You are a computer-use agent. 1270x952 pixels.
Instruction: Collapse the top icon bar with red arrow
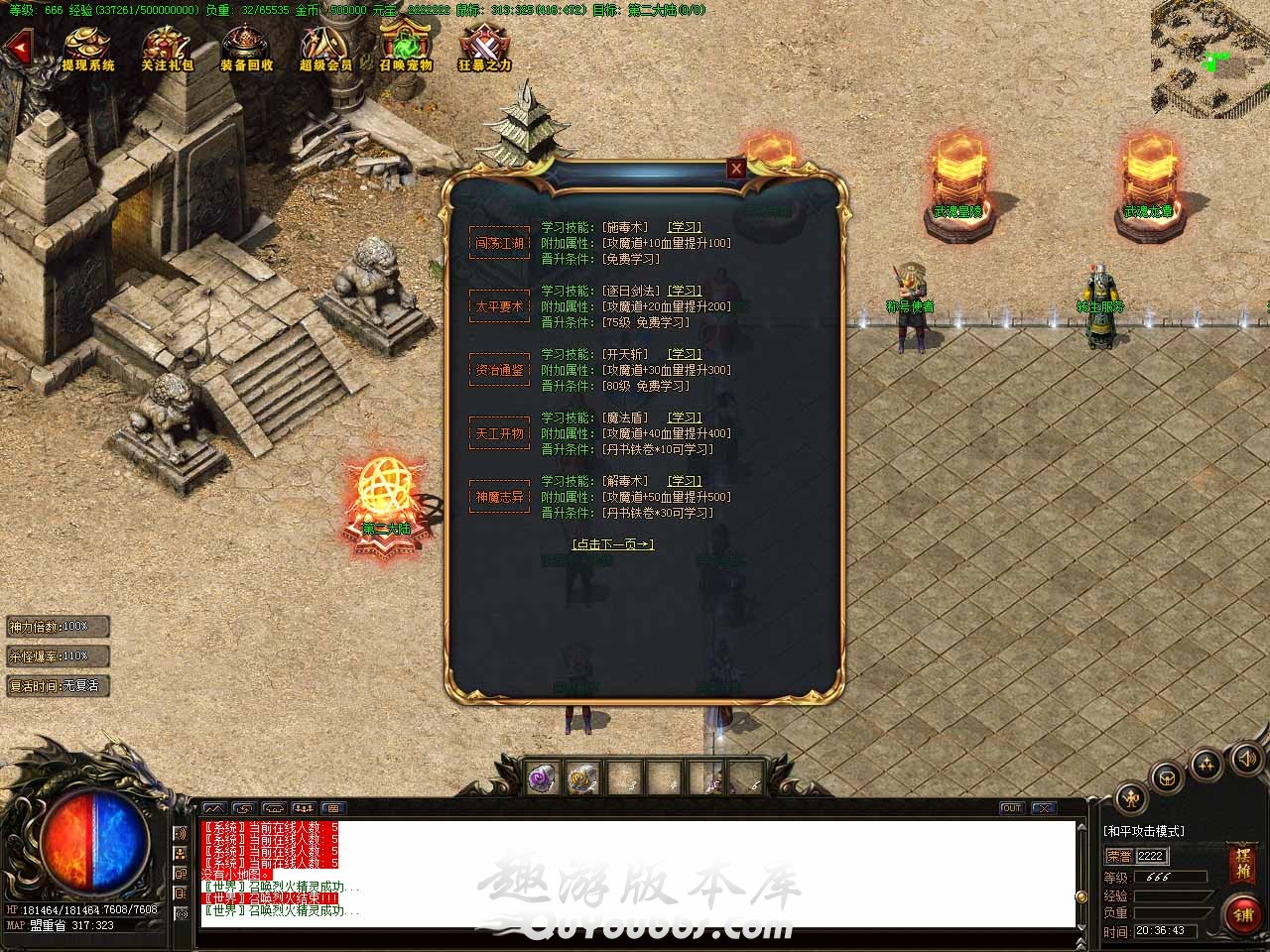(x=17, y=47)
